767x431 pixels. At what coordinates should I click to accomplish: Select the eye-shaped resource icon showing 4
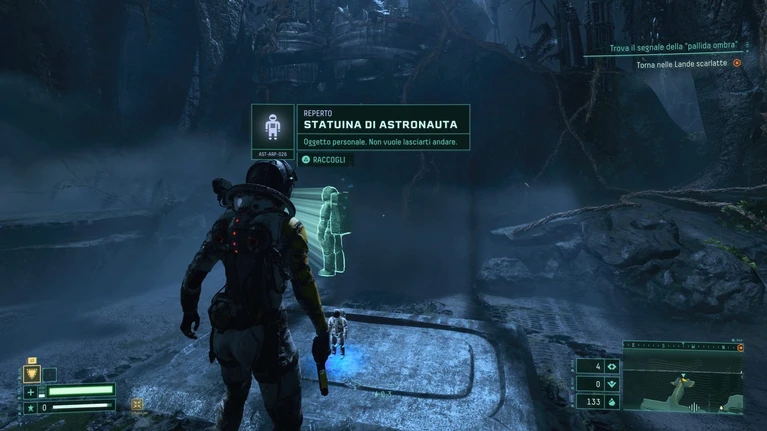[612, 366]
